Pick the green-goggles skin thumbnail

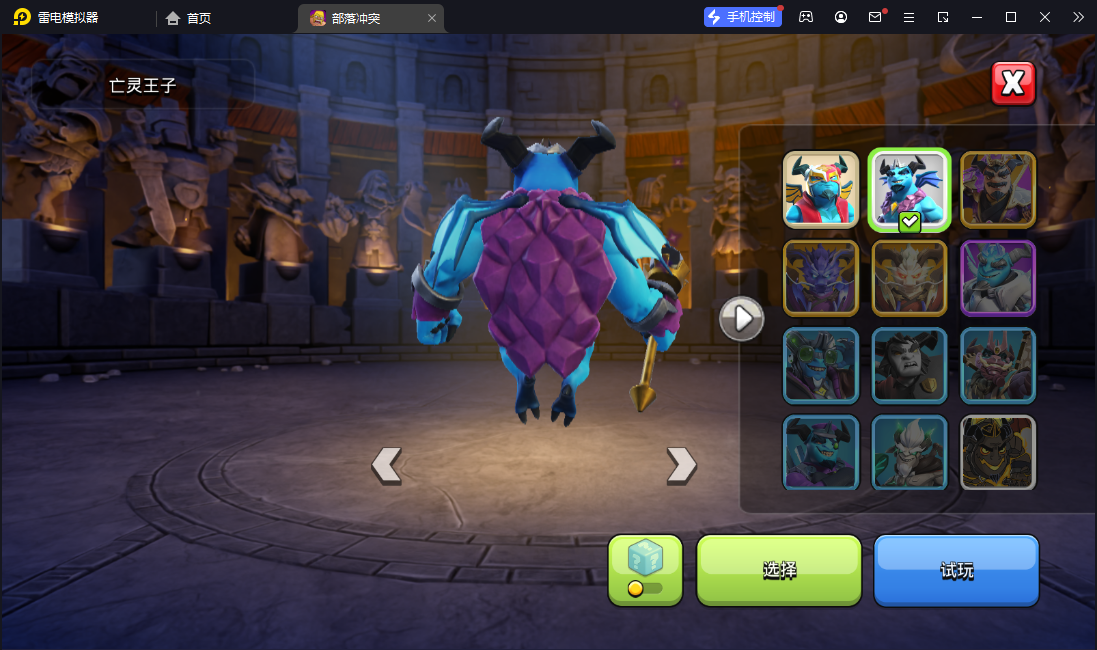coord(821,366)
